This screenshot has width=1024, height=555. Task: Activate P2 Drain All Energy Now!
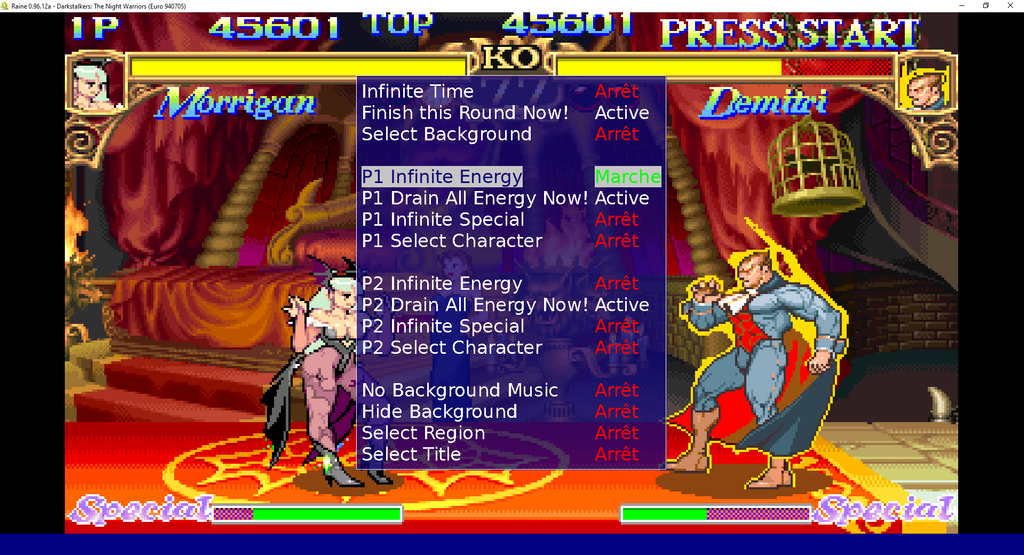[474, 305]
